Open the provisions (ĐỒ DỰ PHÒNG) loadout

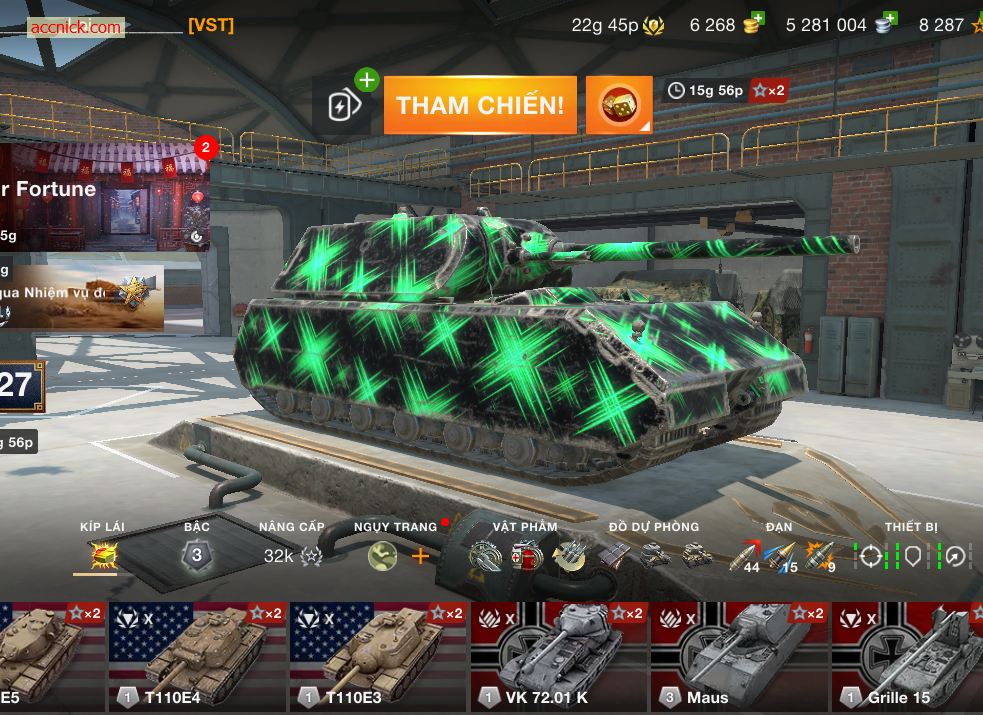click(654, 555)
